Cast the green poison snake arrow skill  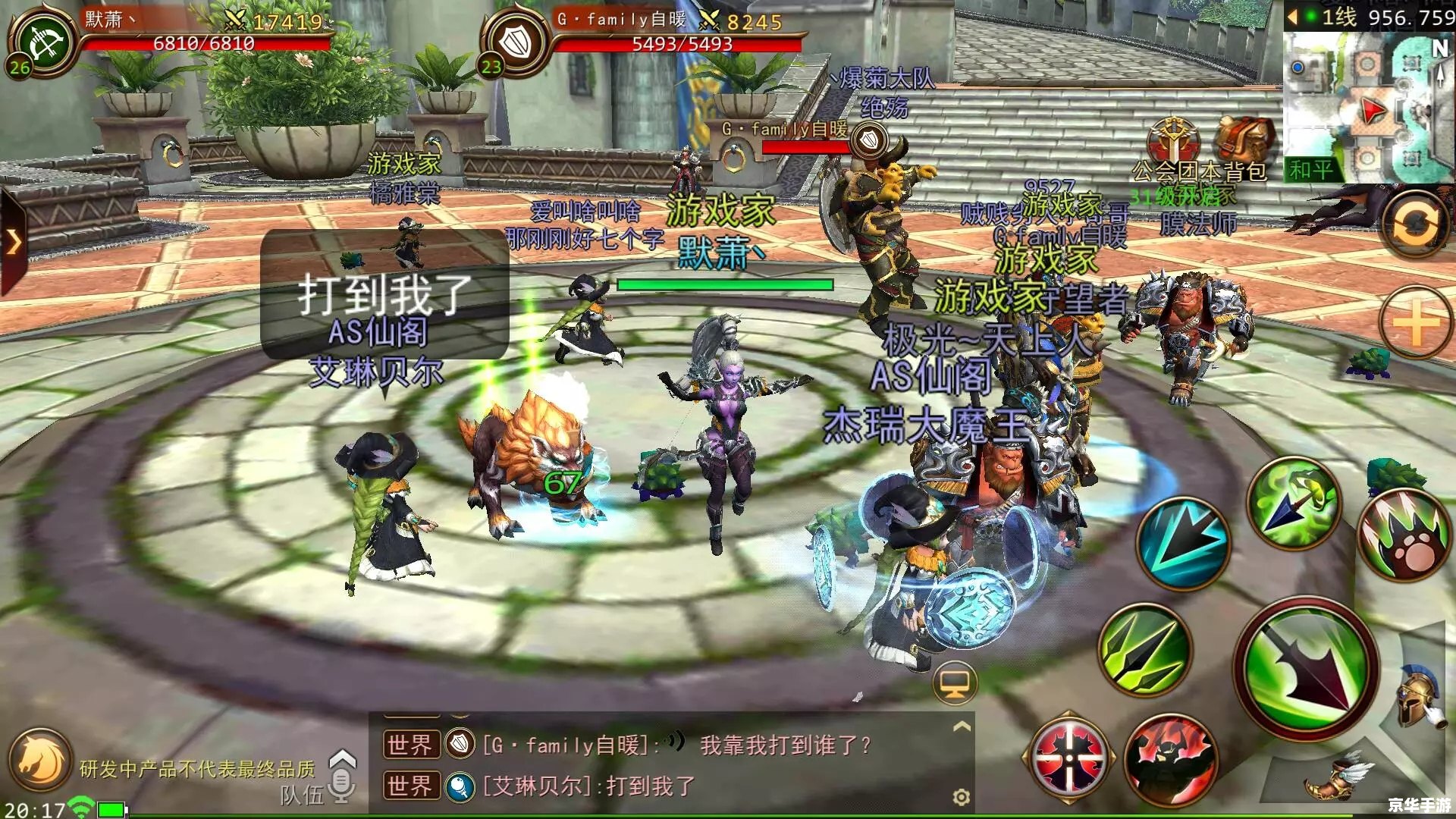tap(1294, 502)
